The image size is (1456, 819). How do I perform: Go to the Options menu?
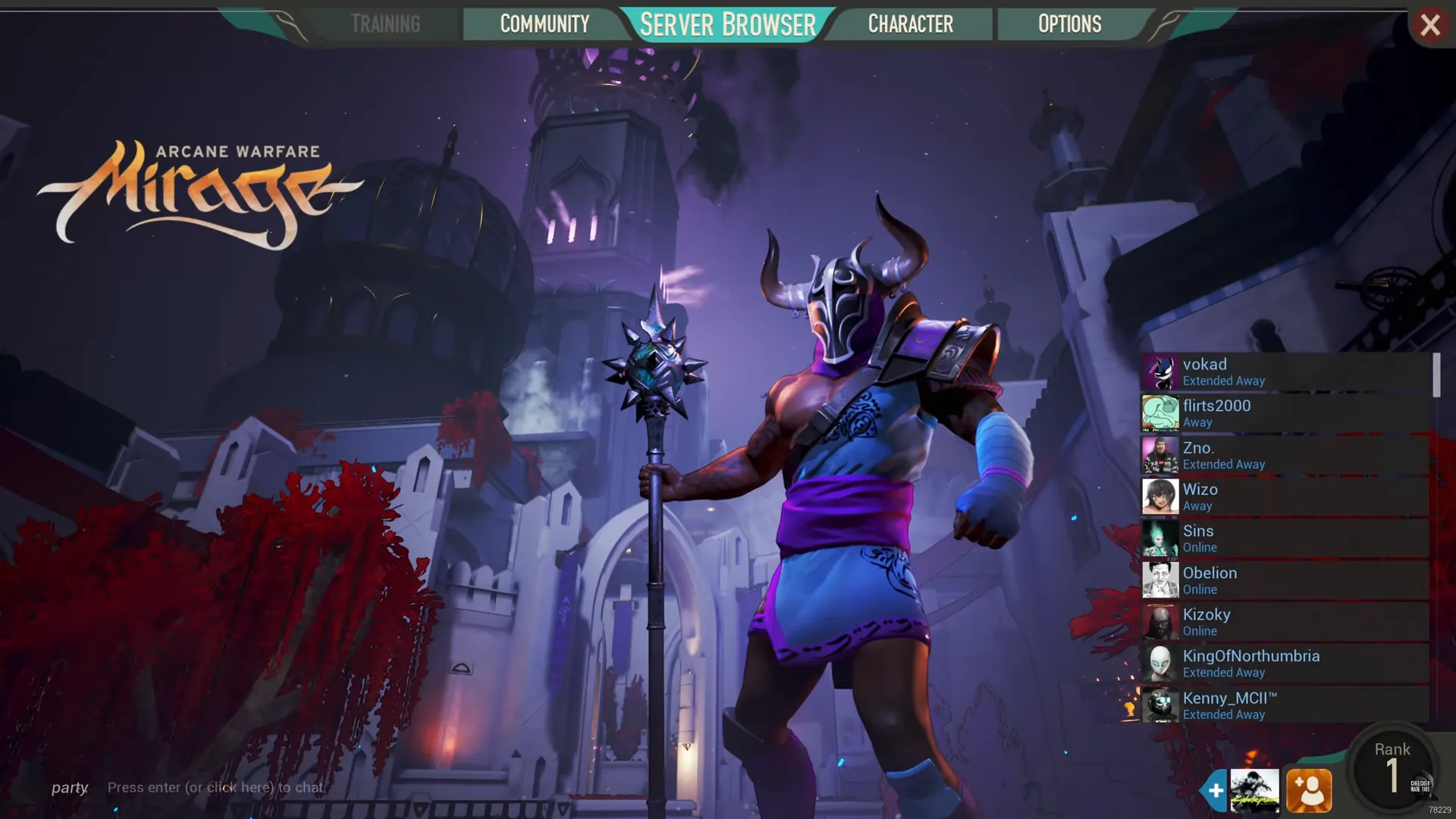click(x=1069, y=24)
